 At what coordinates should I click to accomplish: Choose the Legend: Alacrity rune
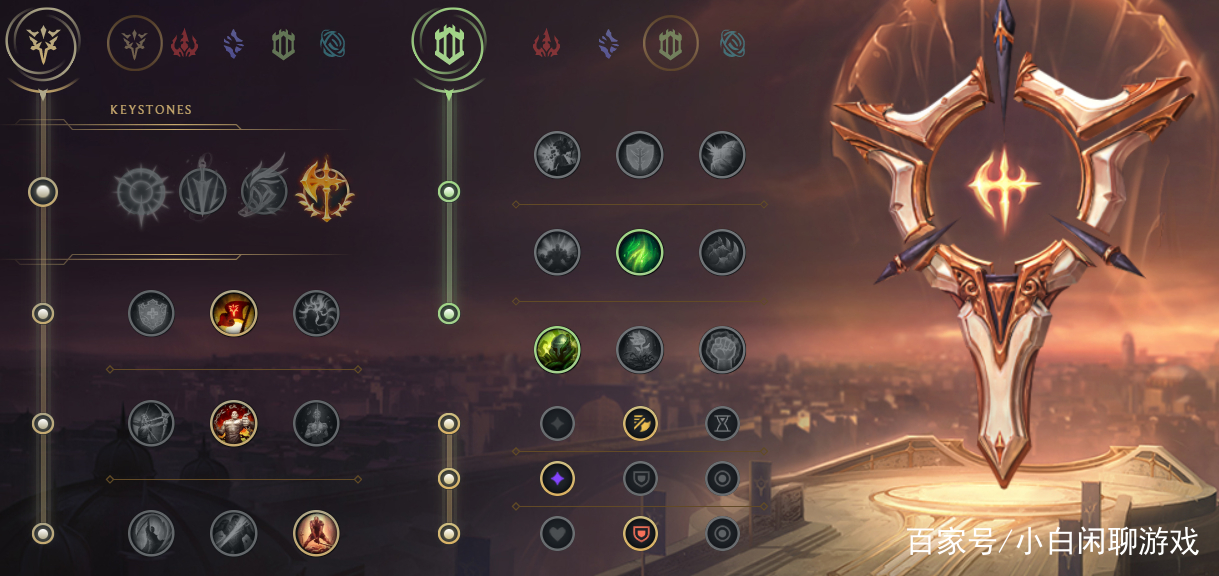coord(151,423)
